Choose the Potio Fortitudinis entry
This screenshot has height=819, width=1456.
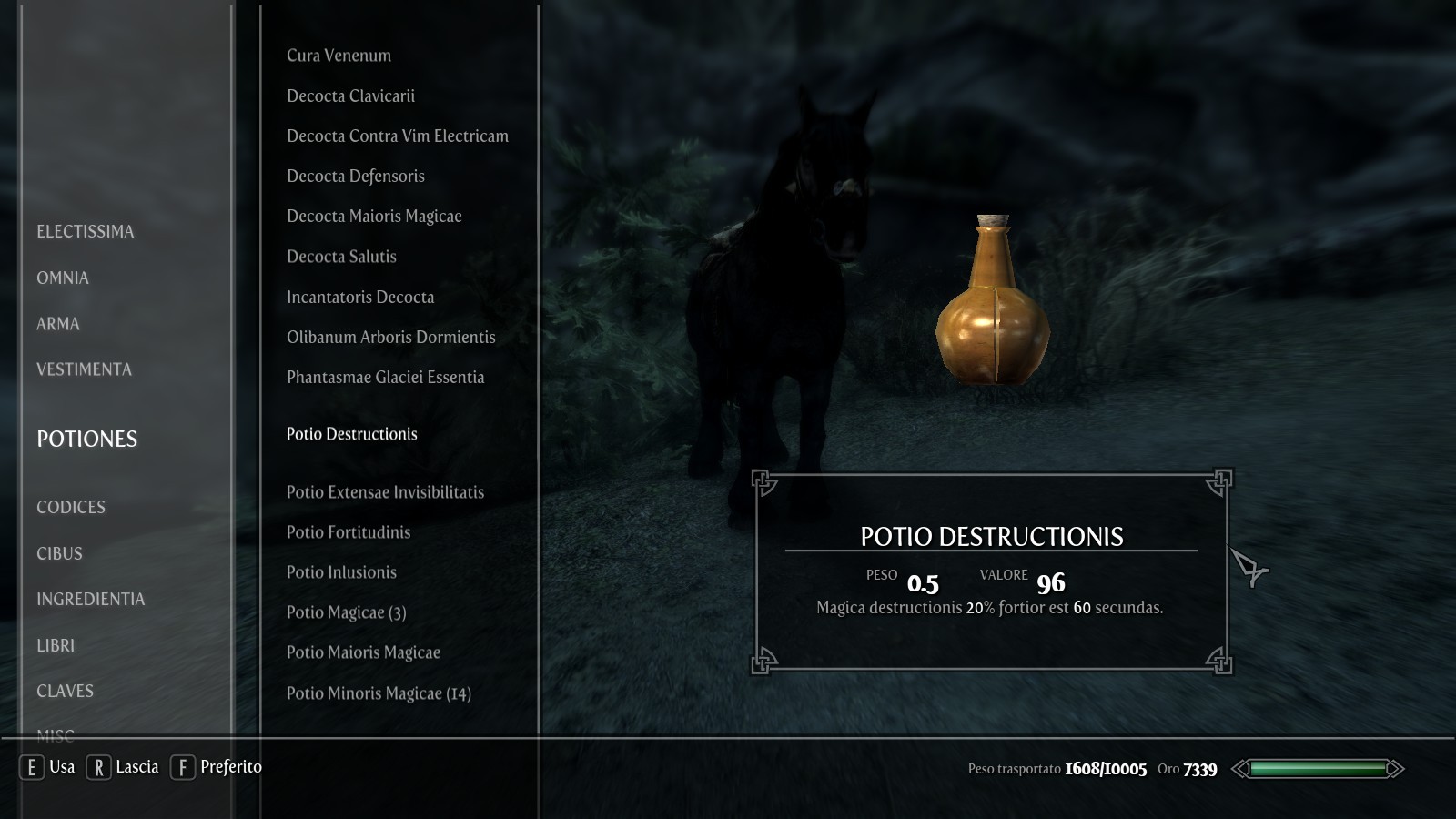coord(349,532)
